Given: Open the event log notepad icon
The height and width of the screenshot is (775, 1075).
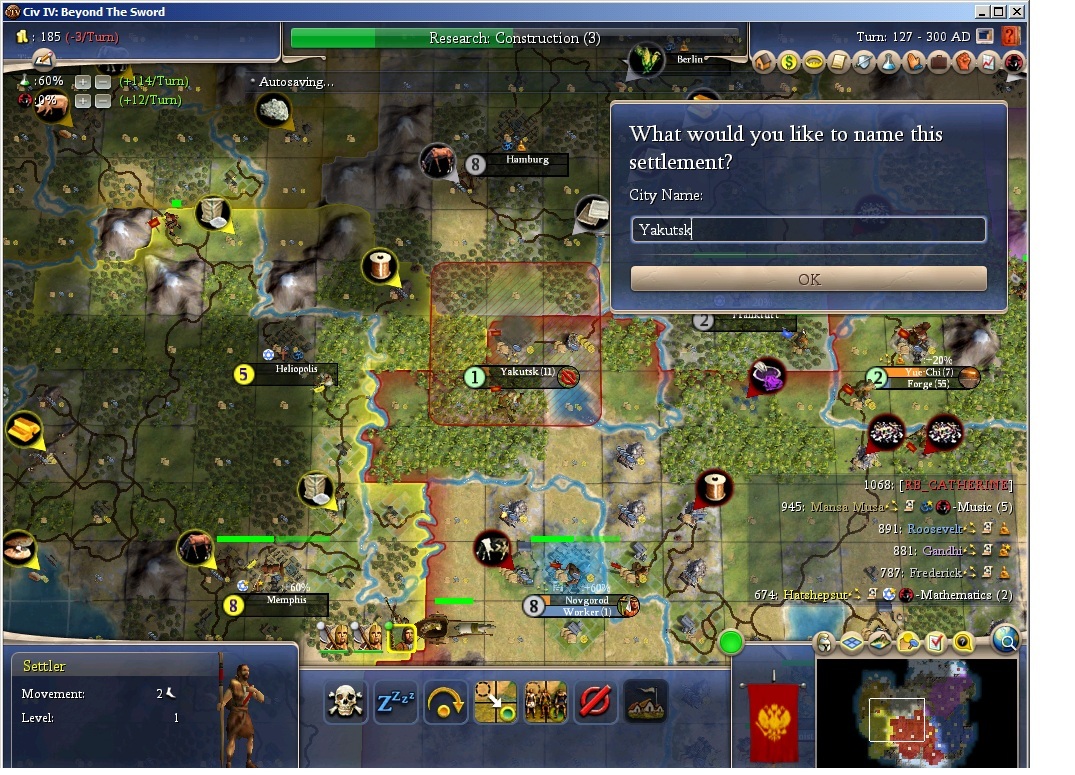Looking at the screenshot, I should click(42, 60).
